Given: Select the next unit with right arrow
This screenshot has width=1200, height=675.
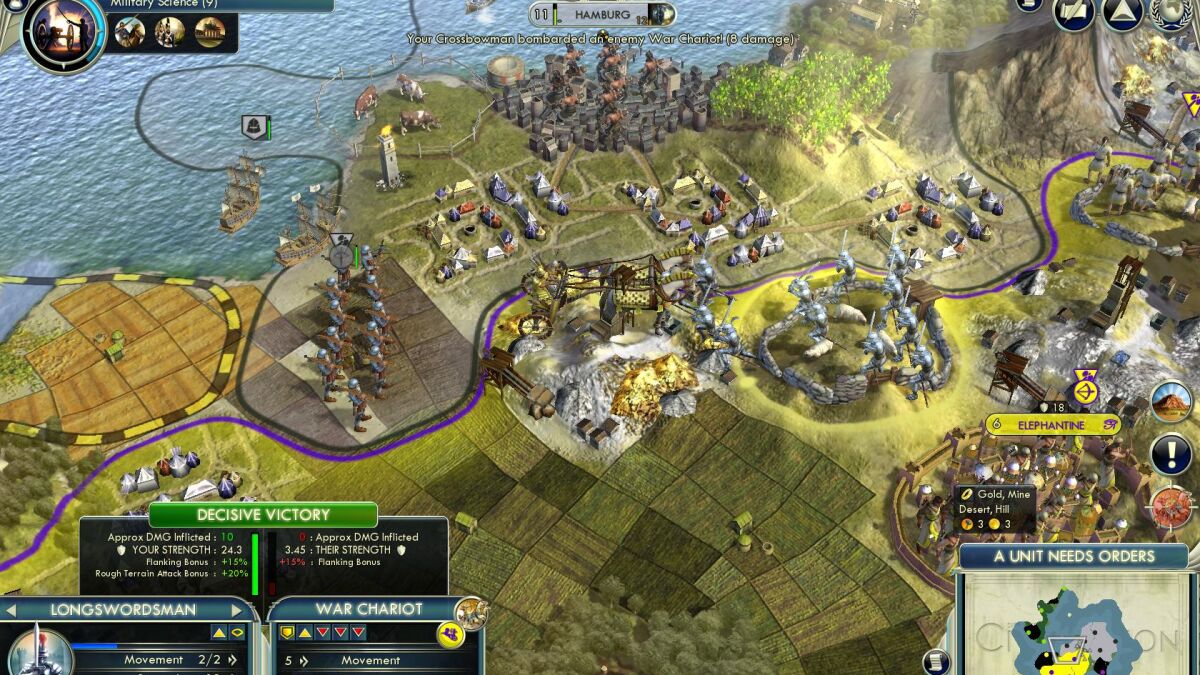Looking at the screenshot, I should [x=237, y=609].
